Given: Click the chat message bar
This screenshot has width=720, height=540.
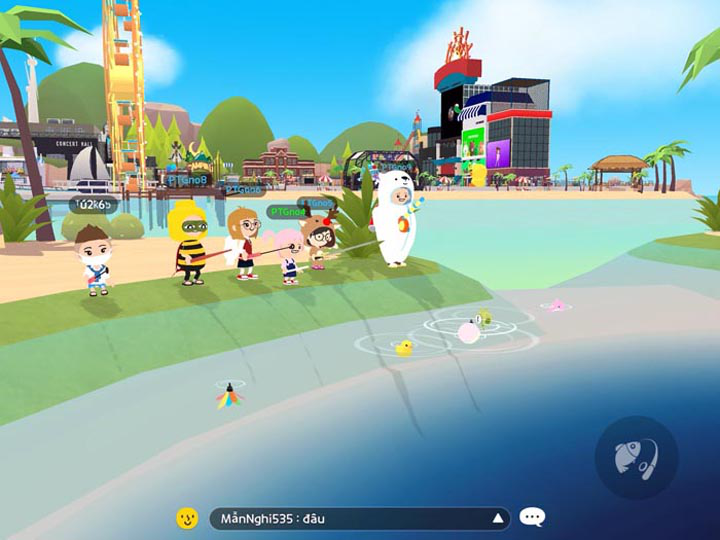Looking at the screenshot, I should pyautogui.click(x=350, y=518).
